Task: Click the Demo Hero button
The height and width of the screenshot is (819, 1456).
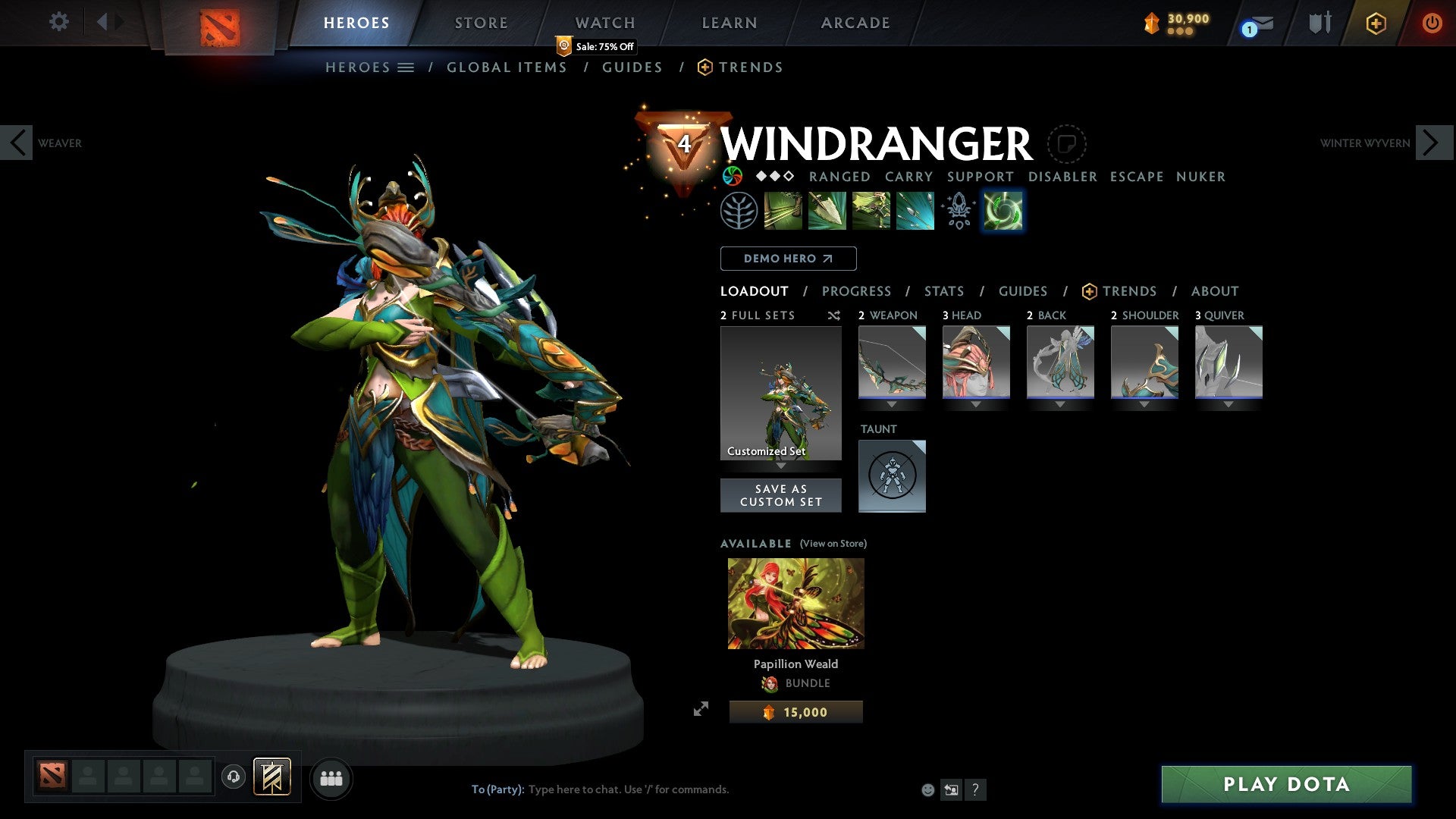Action: point(788,259)
